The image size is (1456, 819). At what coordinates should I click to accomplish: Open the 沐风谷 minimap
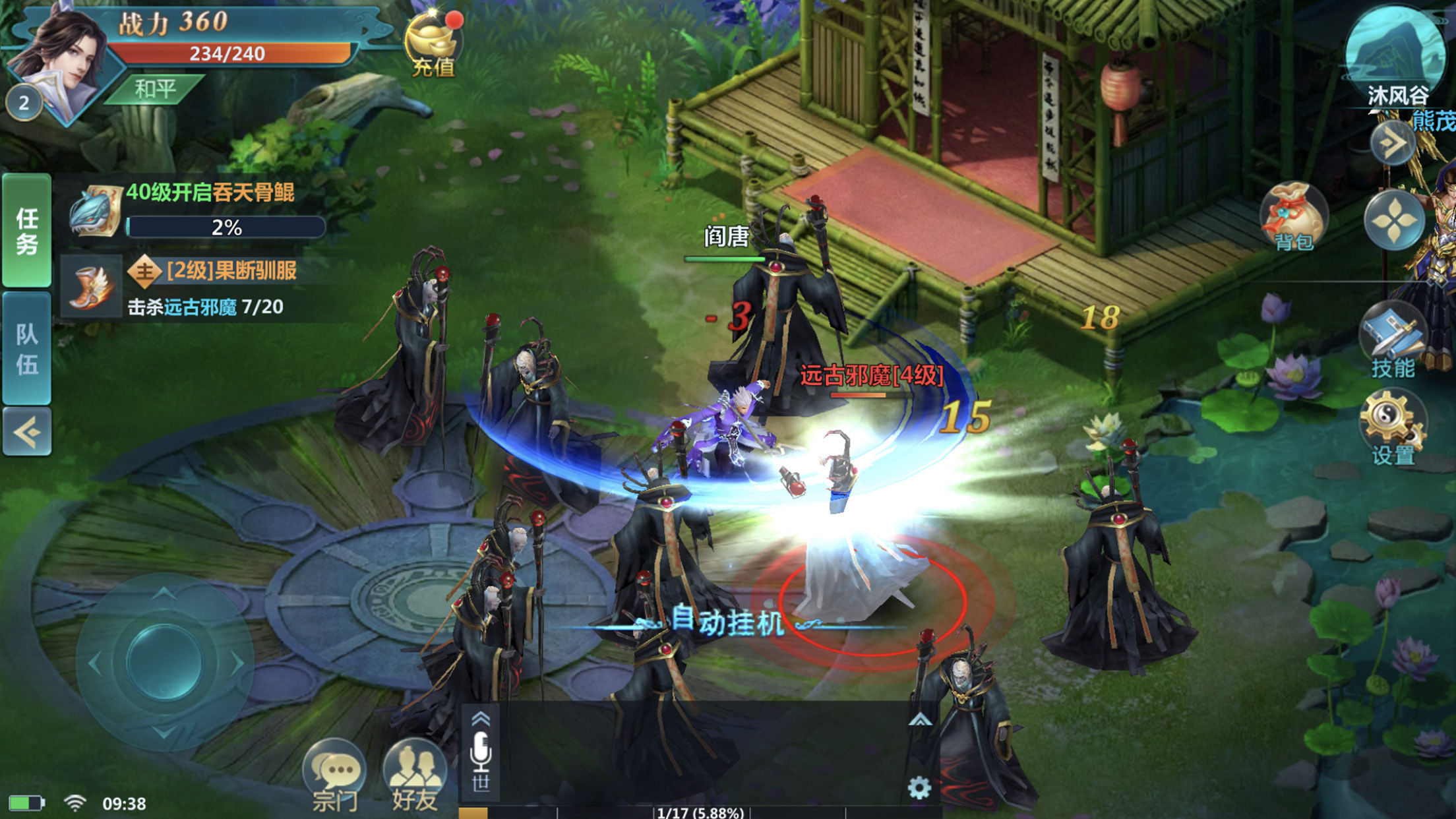pyautogui.click(x=1395, y=53)
